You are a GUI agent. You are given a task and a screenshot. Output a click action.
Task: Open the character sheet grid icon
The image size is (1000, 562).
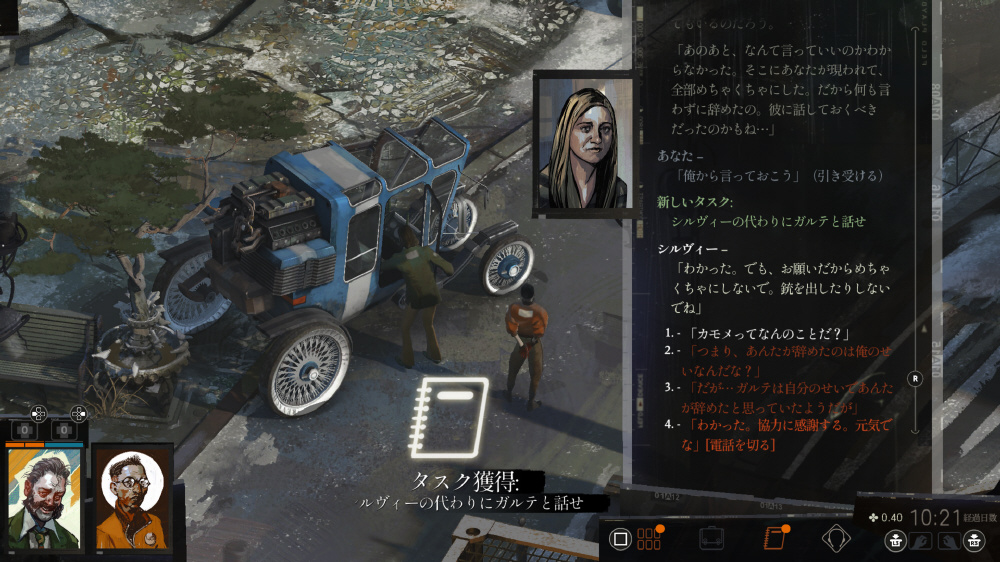pos(650,539)
